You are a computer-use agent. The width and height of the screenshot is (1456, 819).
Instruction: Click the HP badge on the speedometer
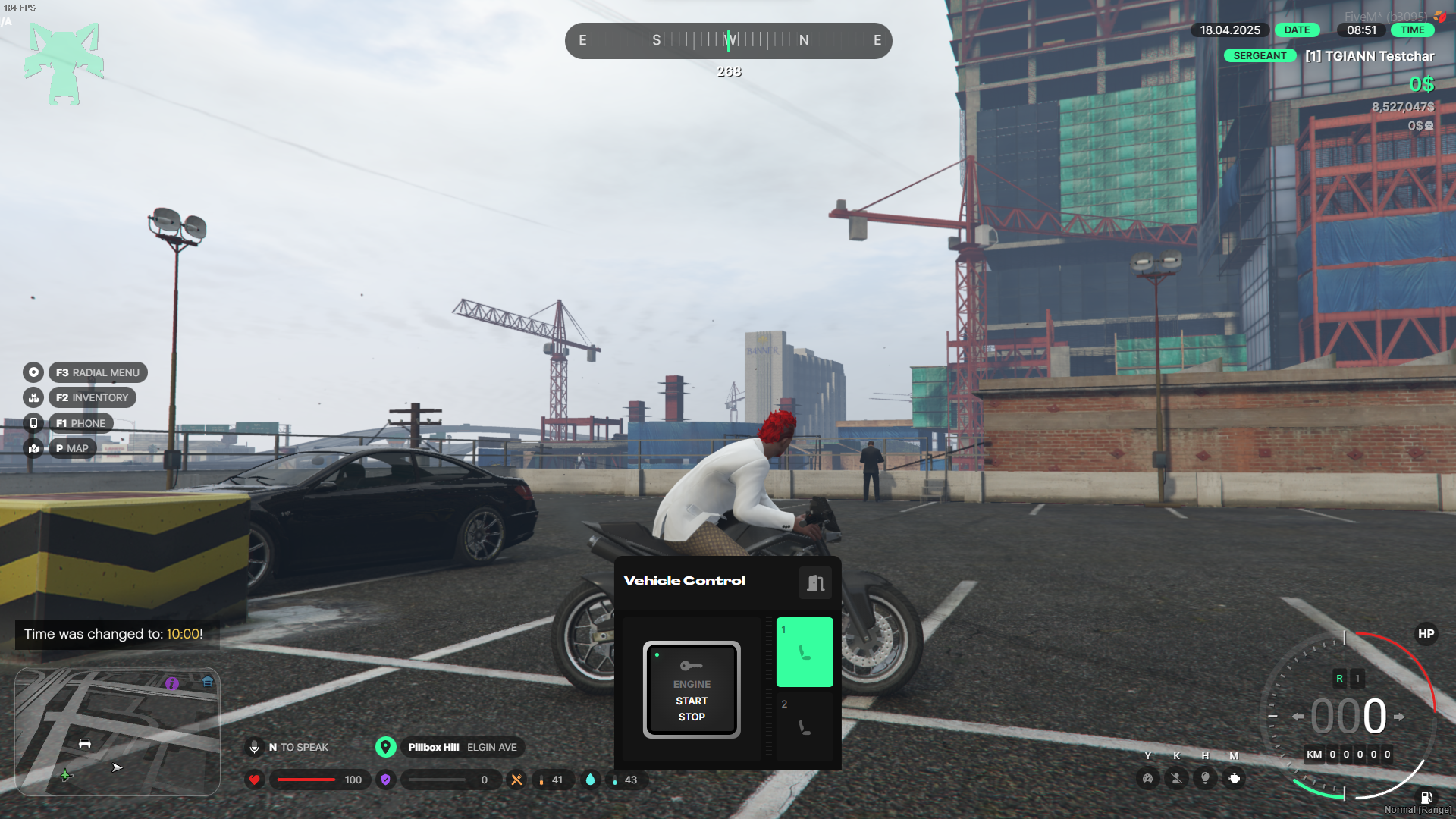point(1426,634)
